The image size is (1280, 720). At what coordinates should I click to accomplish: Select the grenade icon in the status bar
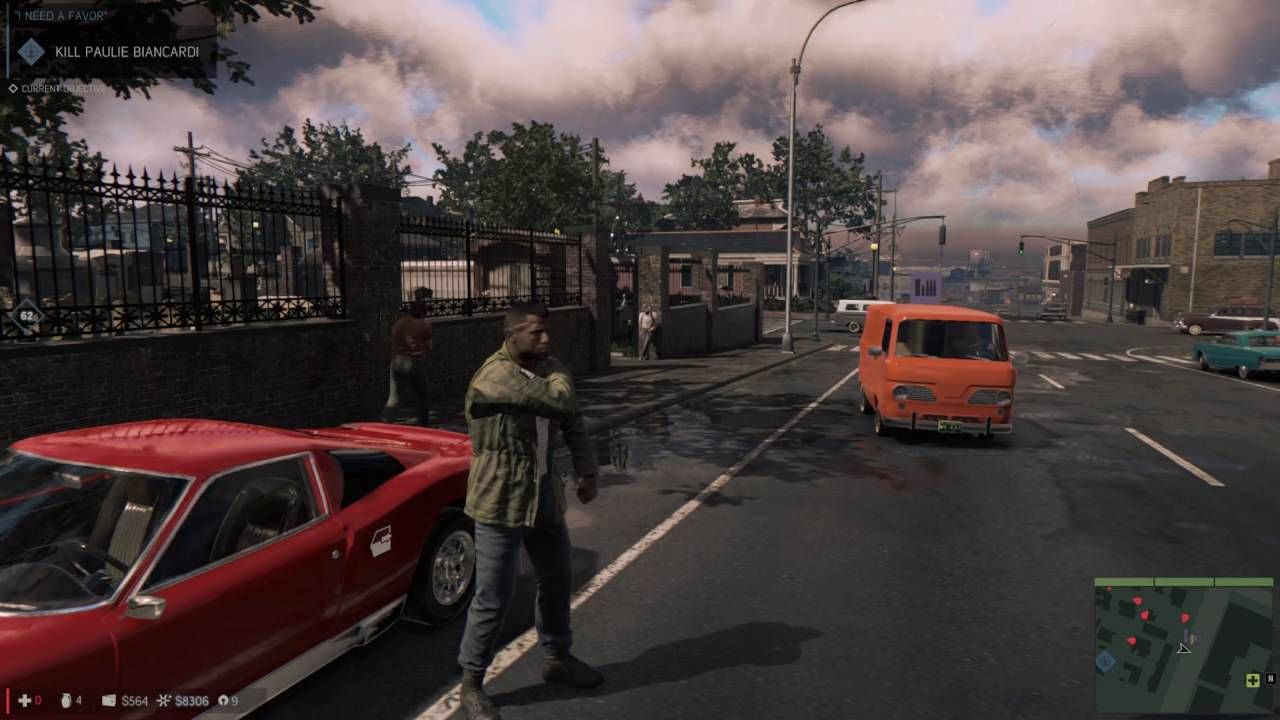tap(66, 701)
